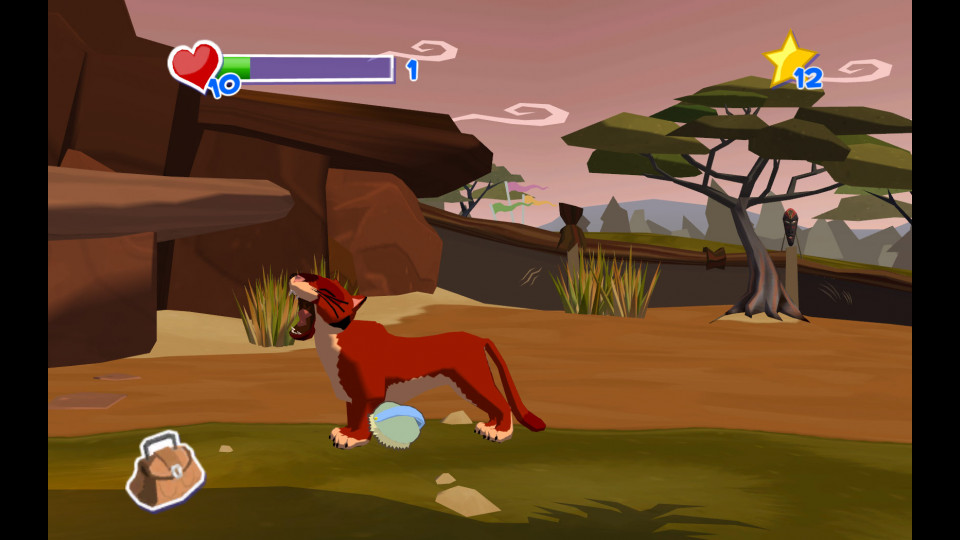Click the red heart health icon
Viewport: 960px width, 540px height.
coord(194,64)
